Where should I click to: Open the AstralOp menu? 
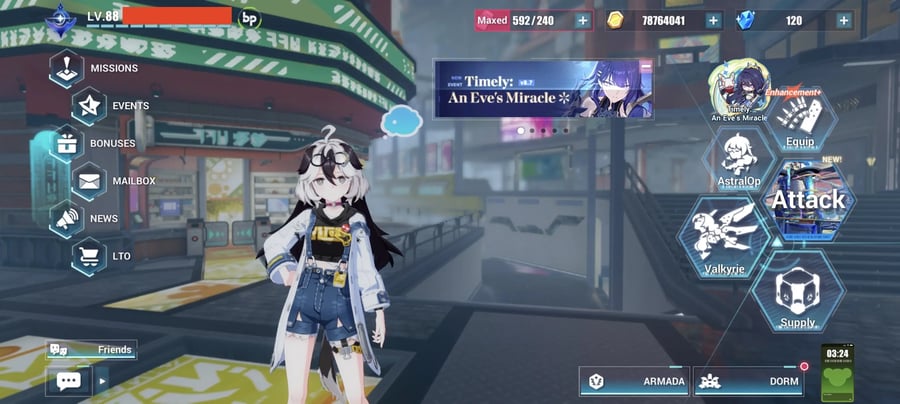[739, 159]
